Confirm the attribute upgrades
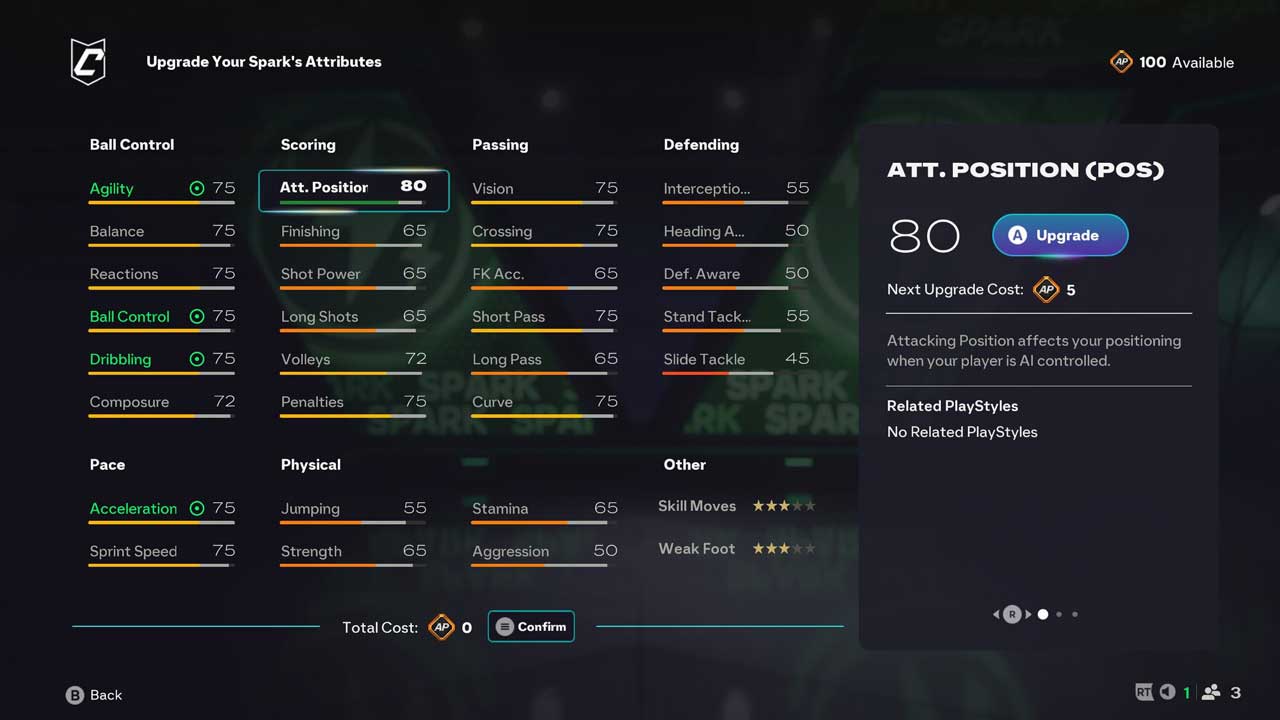1280x720 pixels. pyautogui.click(x=531, y=627)
